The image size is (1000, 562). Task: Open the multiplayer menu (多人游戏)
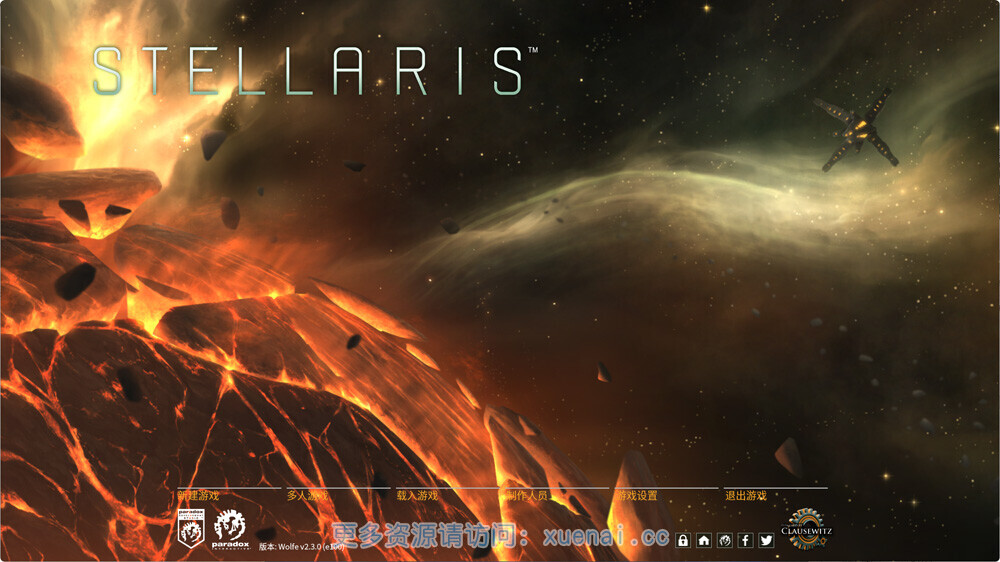pyautogui.click(x=308, y=495)
